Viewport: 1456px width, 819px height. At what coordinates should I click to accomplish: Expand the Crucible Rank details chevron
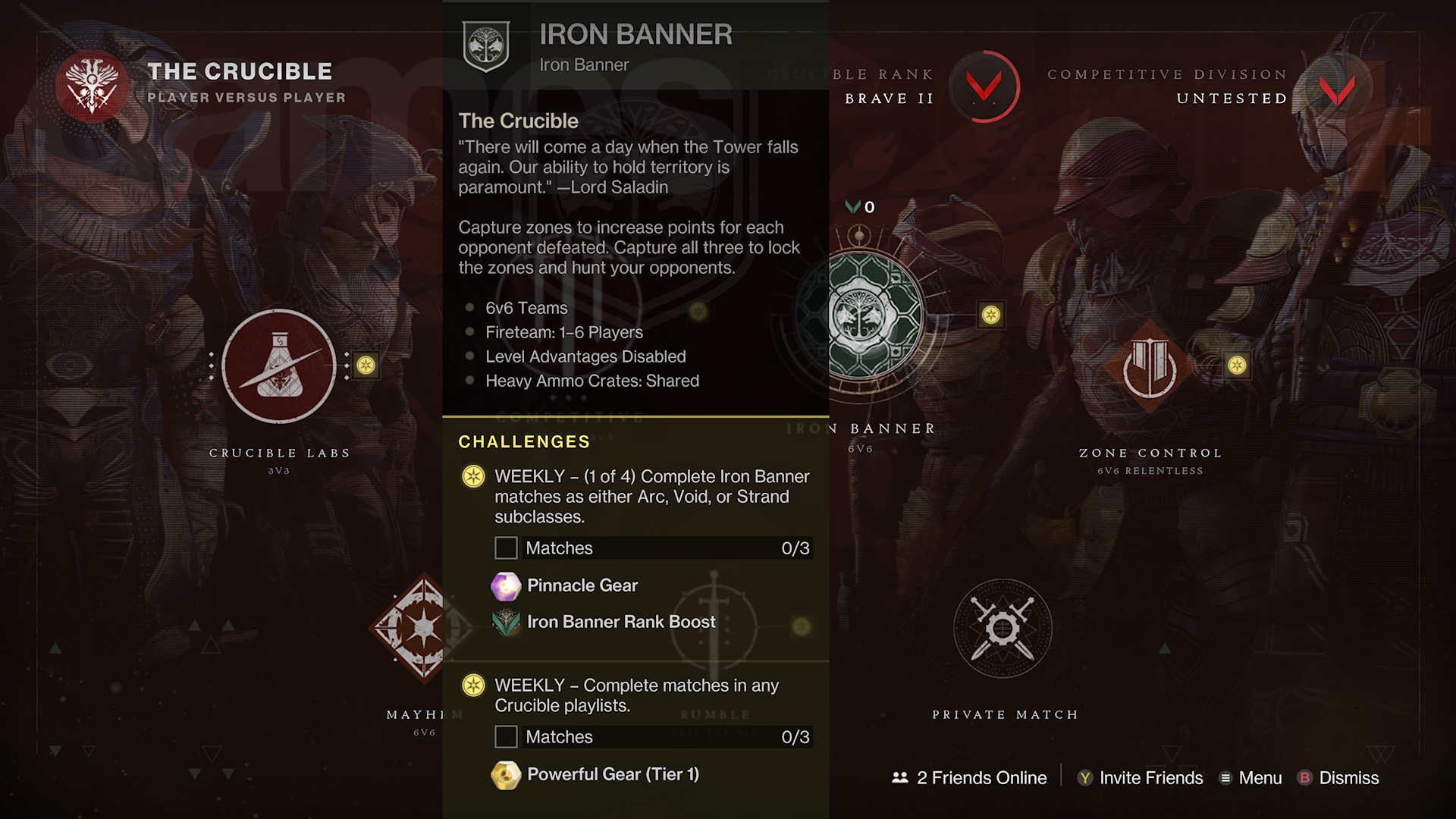985,86
